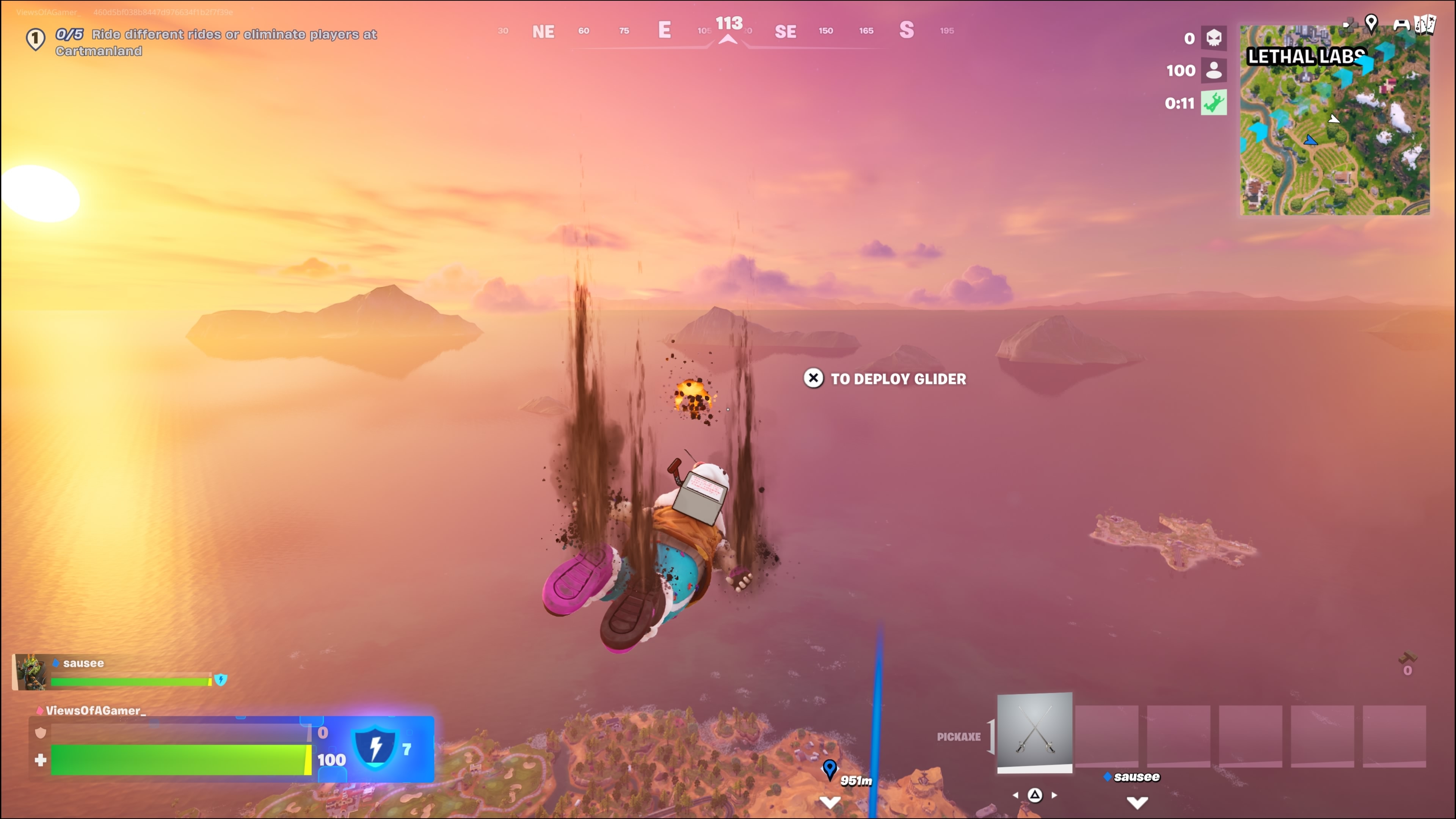Open the folded map icon above minimap

tap(1425, 24)
